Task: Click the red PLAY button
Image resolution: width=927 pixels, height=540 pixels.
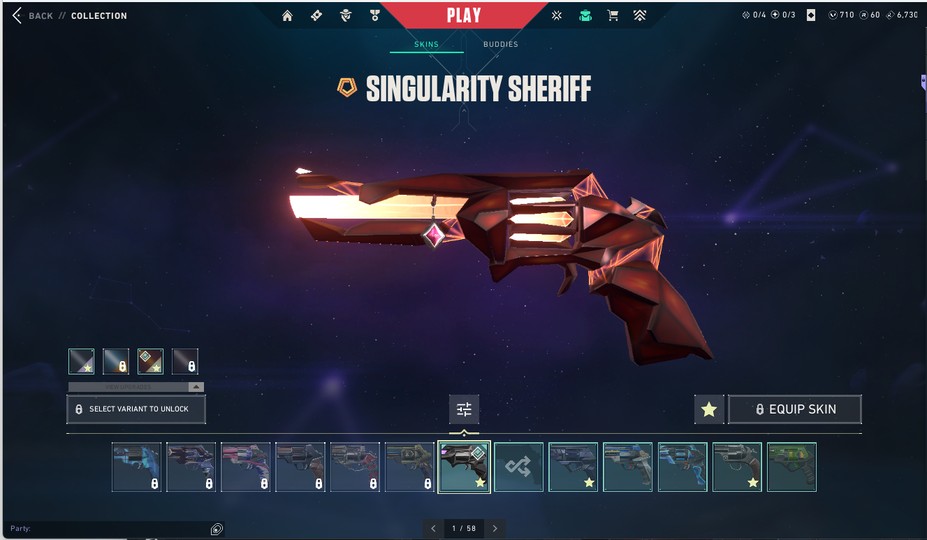Action: point(463,15)
